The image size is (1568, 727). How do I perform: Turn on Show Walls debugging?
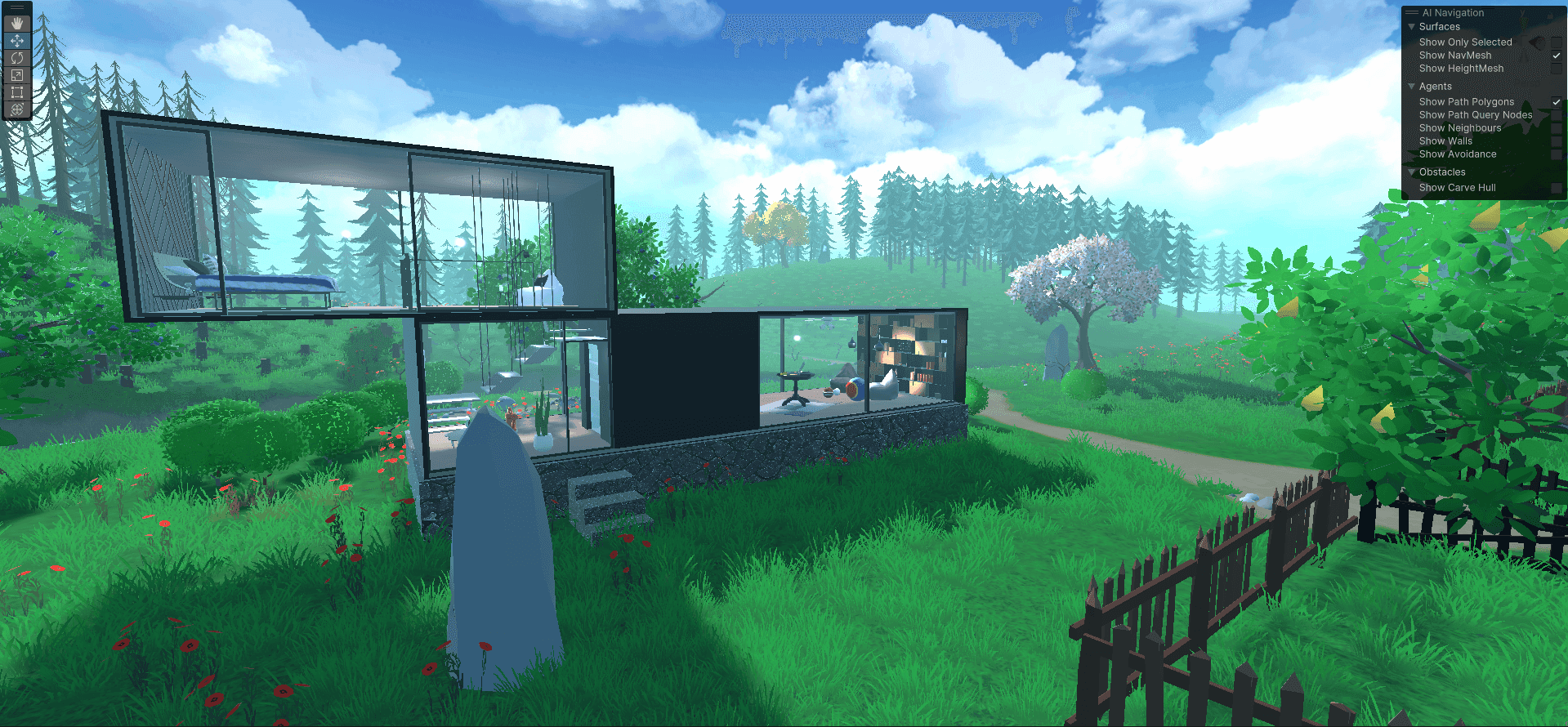pyautogui.click(x=1557, y=140)
